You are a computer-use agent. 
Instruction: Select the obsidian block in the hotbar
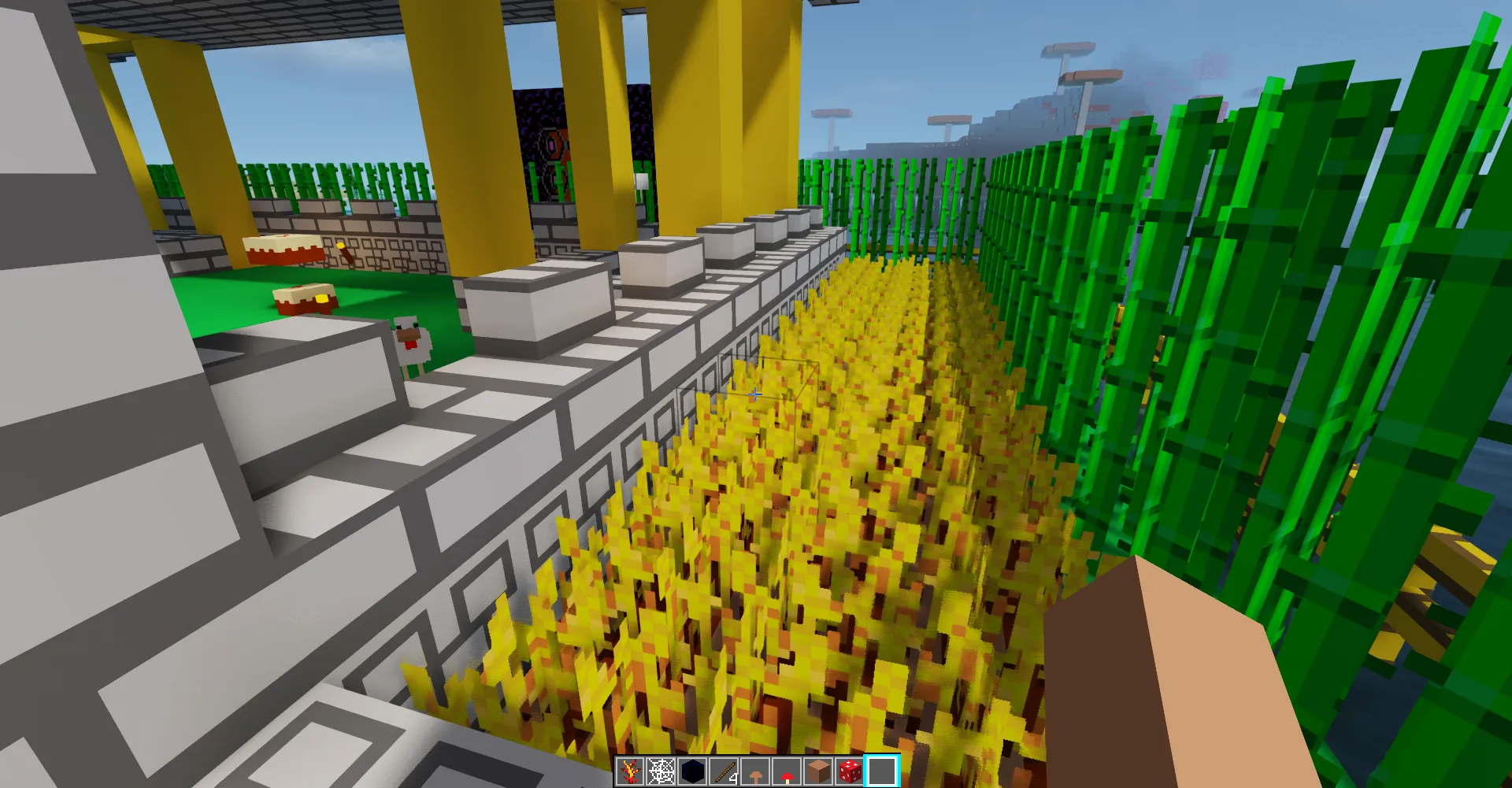coord(692,771)
